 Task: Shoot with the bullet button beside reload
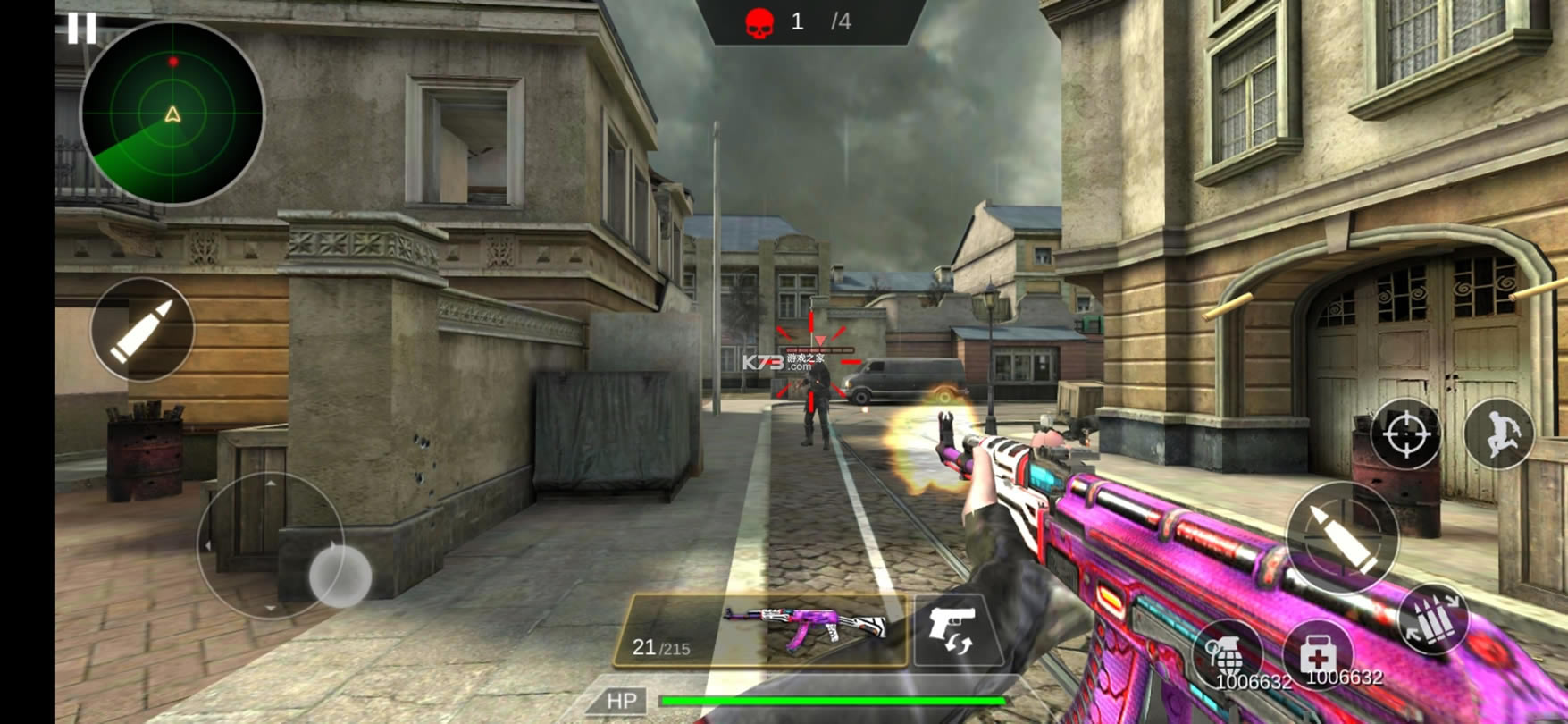click(x=1342, y=538)
